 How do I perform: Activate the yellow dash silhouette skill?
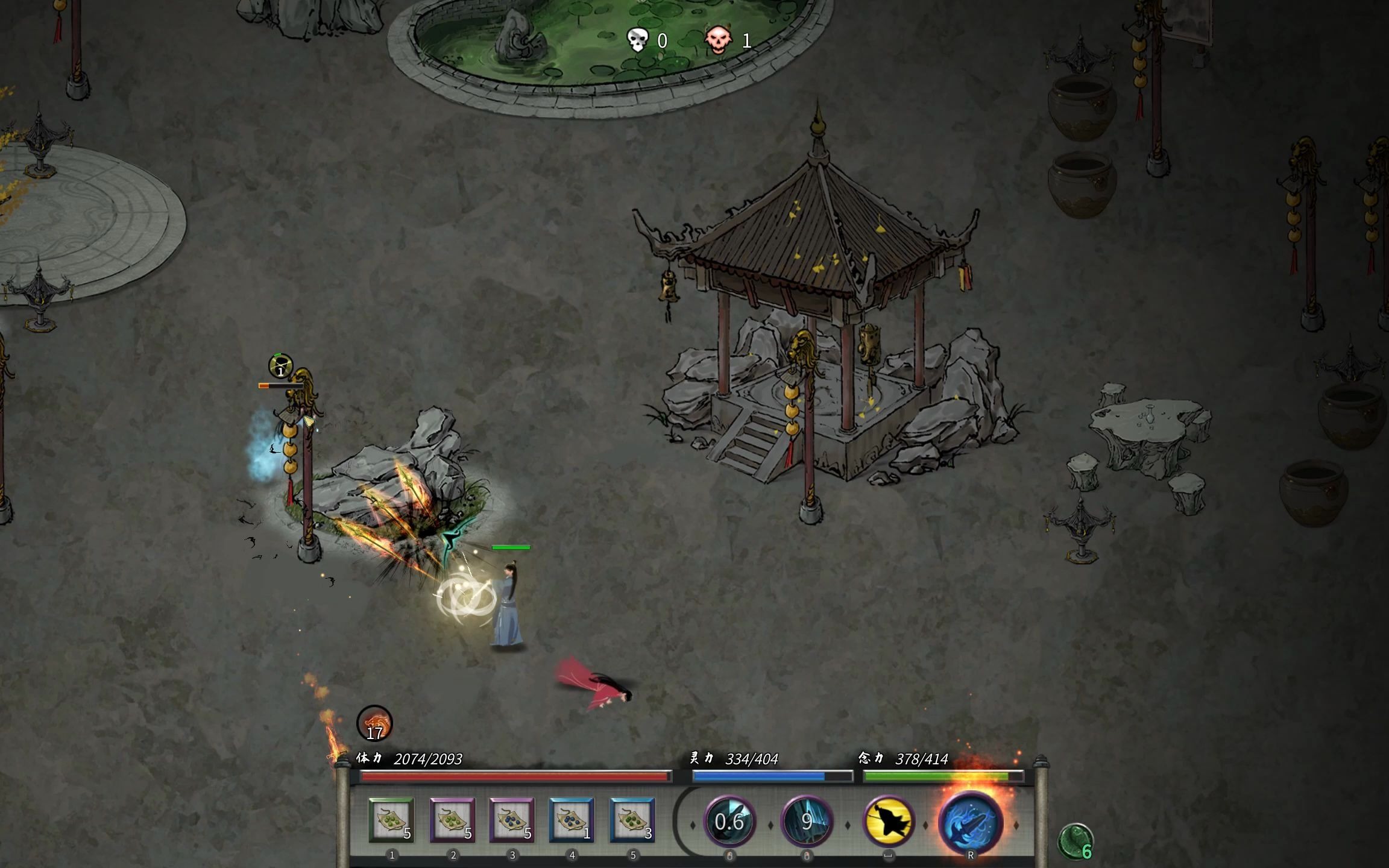pyautogui.click(x=888, y=821)
